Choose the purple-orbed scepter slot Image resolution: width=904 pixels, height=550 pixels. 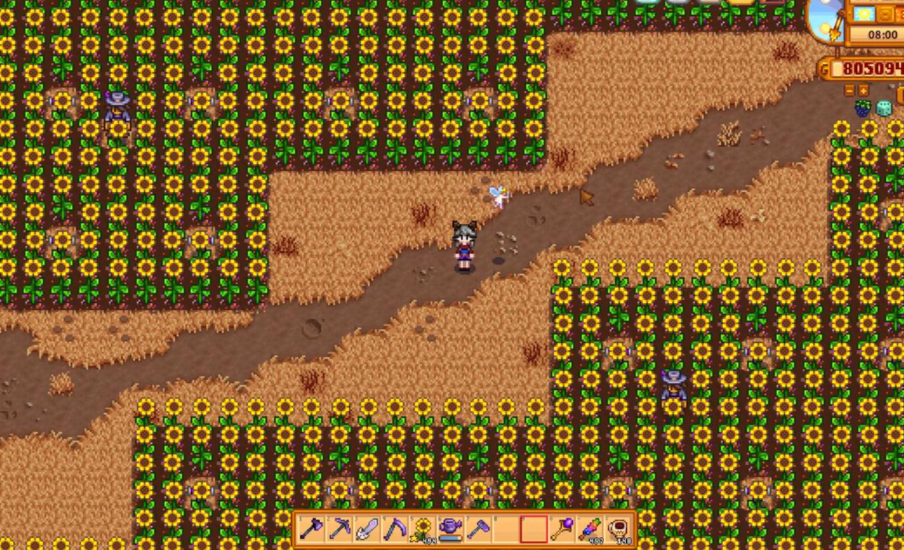[563, 527]
